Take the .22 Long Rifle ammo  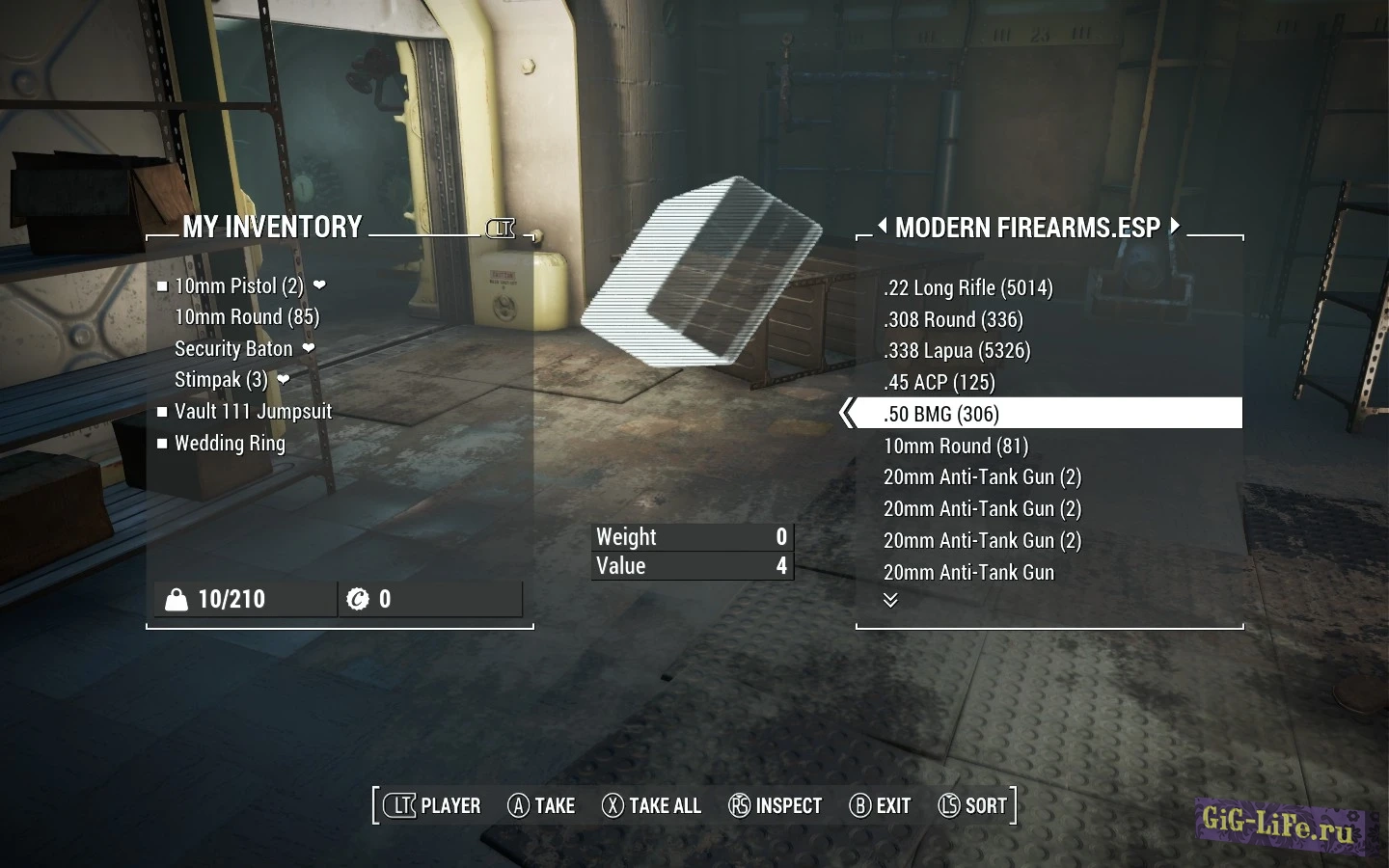[x=967, y=288]
